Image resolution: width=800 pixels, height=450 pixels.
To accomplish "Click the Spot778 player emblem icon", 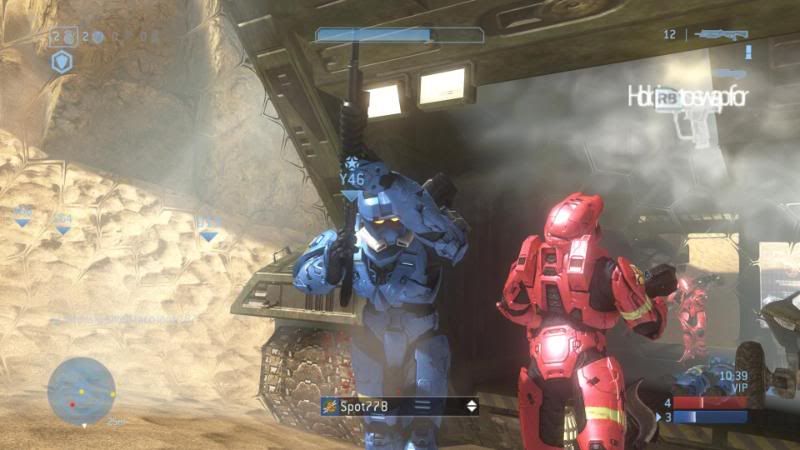I will click(x=329, y=406).
